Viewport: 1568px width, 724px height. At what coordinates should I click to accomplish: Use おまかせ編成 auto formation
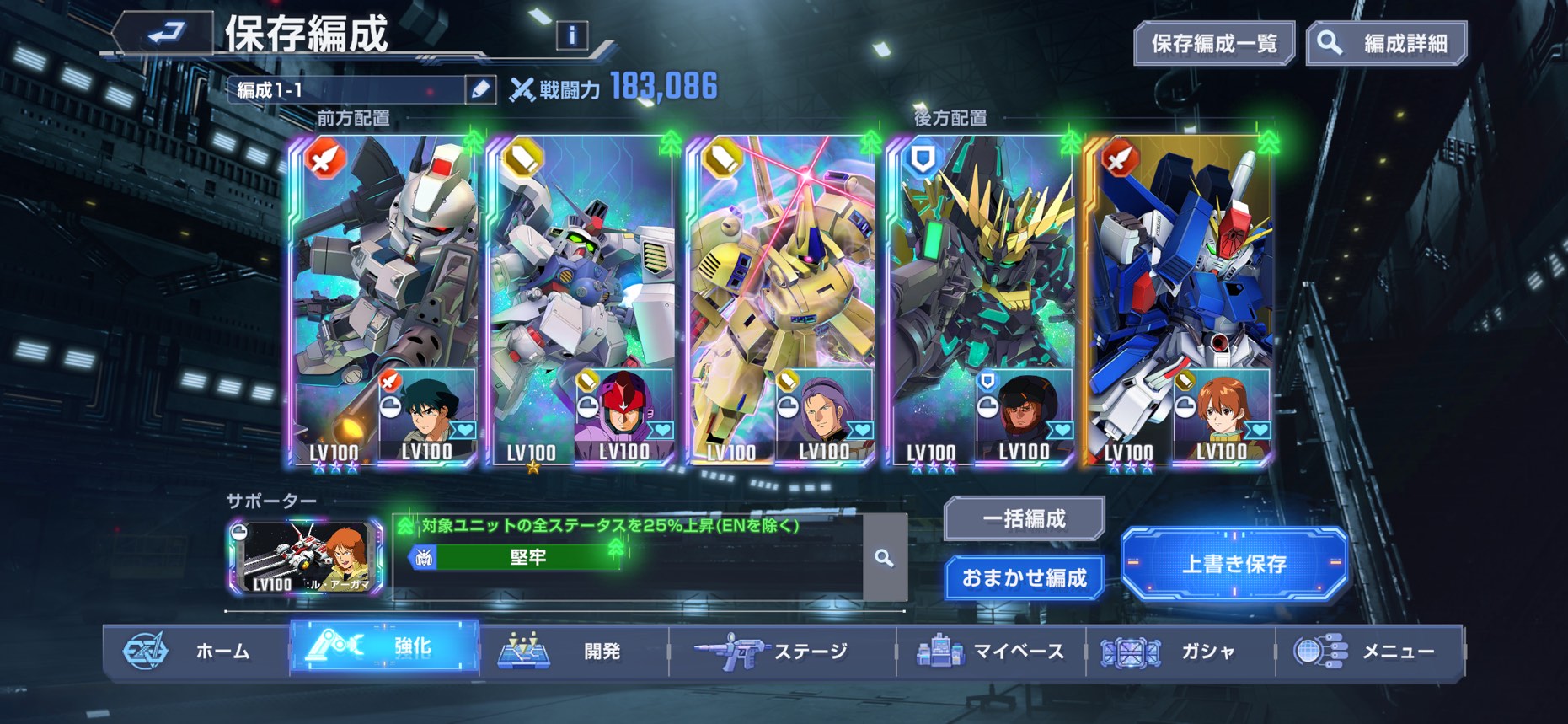pyautogui.click(x=1024, y=578)
